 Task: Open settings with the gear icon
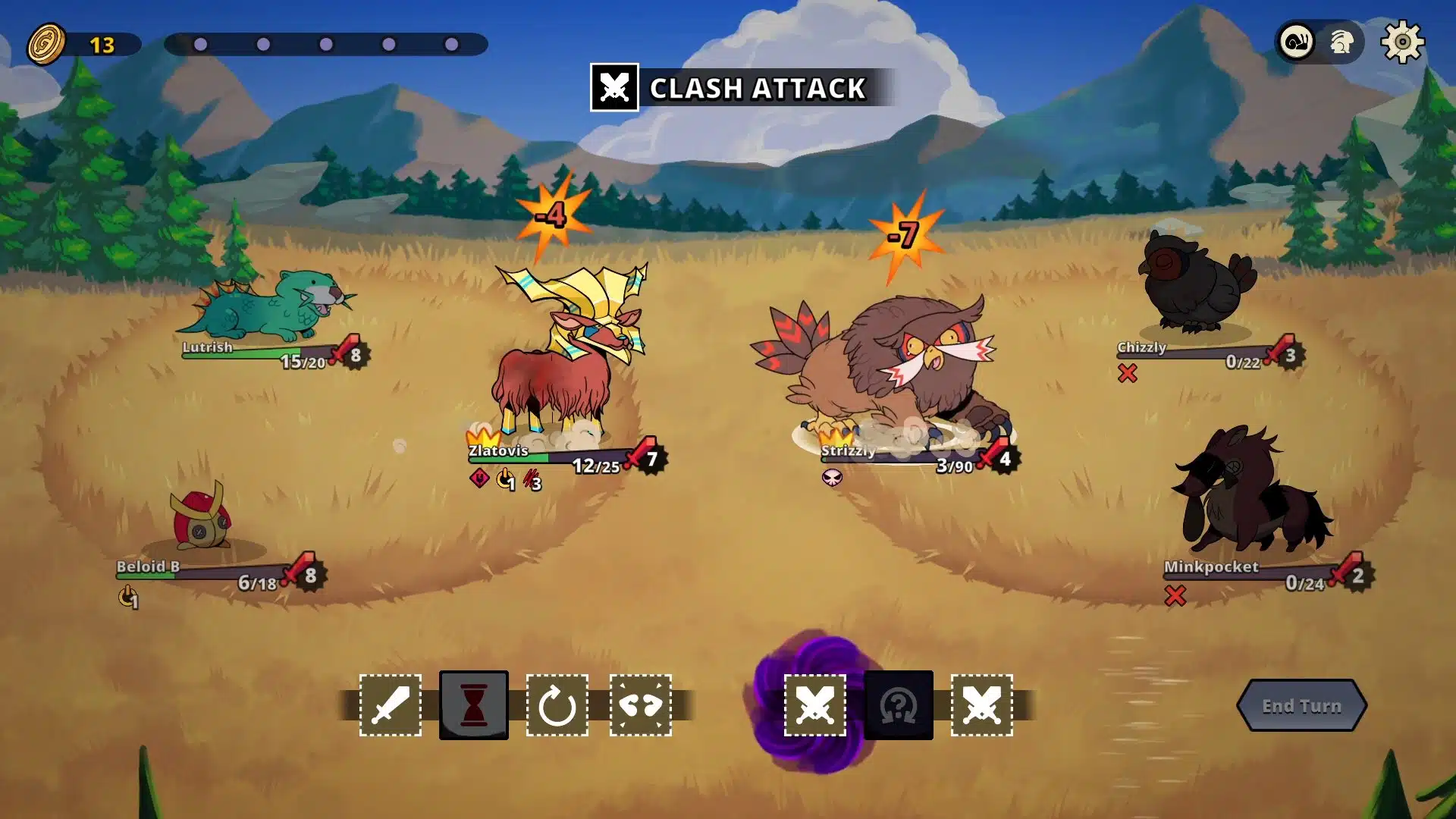point(1402,42)
